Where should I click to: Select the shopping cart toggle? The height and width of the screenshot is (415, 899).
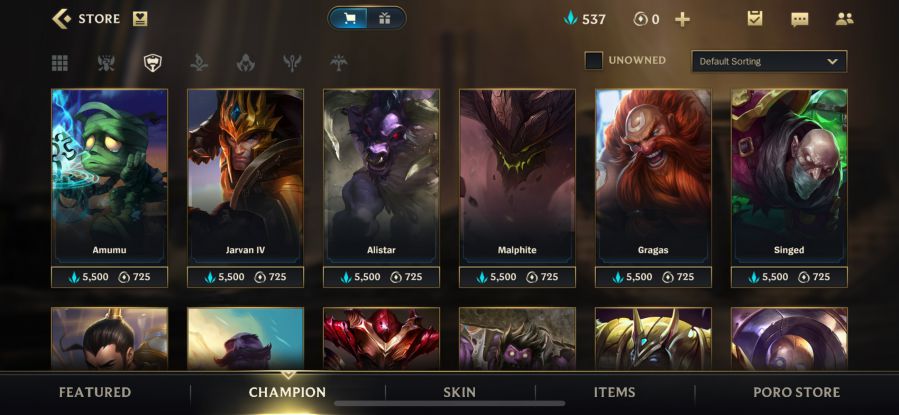pos(350,18)
